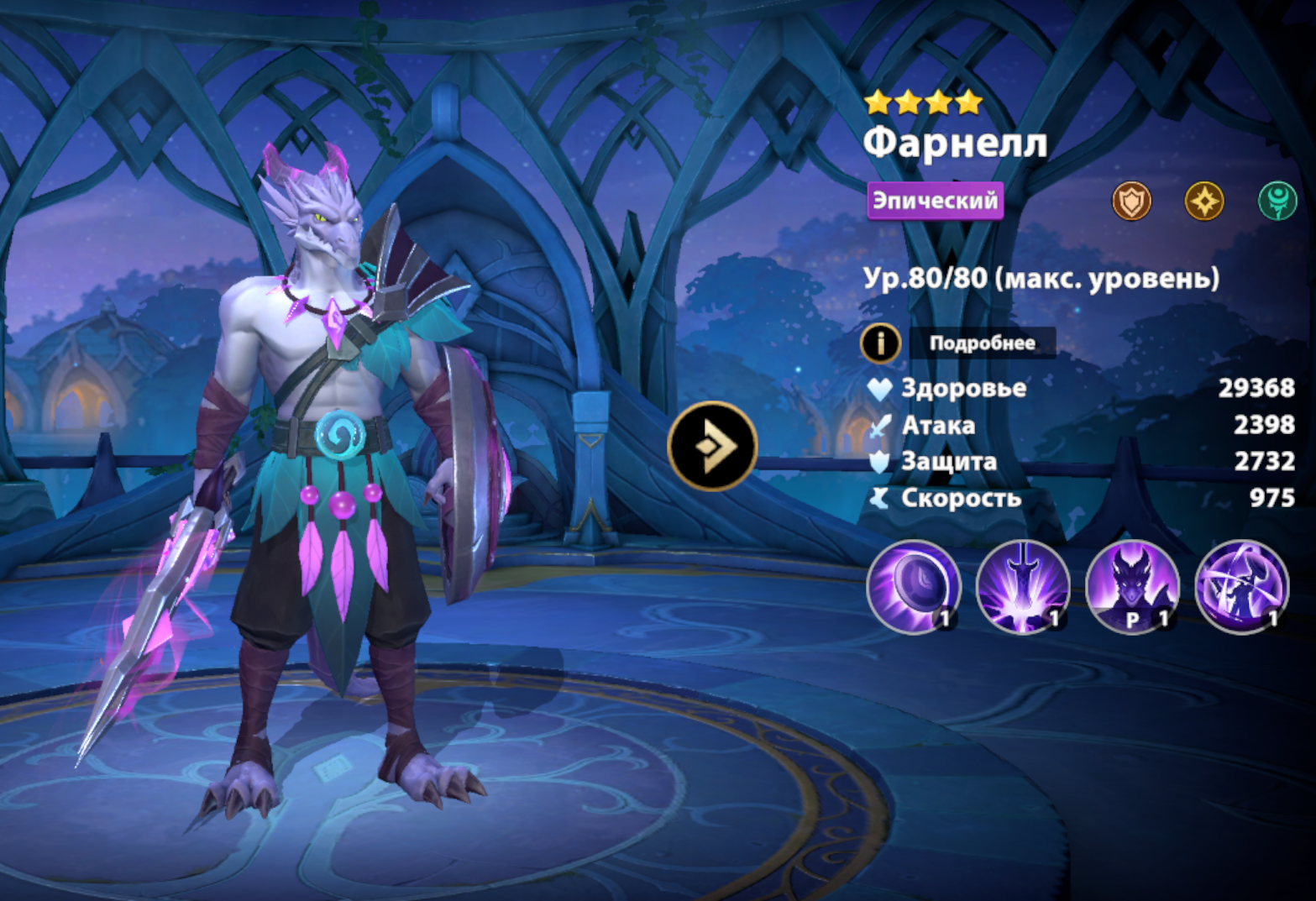The height and width of the screenshot is (901, 1316).
Task: Click the green swirl faction icon
Action: 1277,202
